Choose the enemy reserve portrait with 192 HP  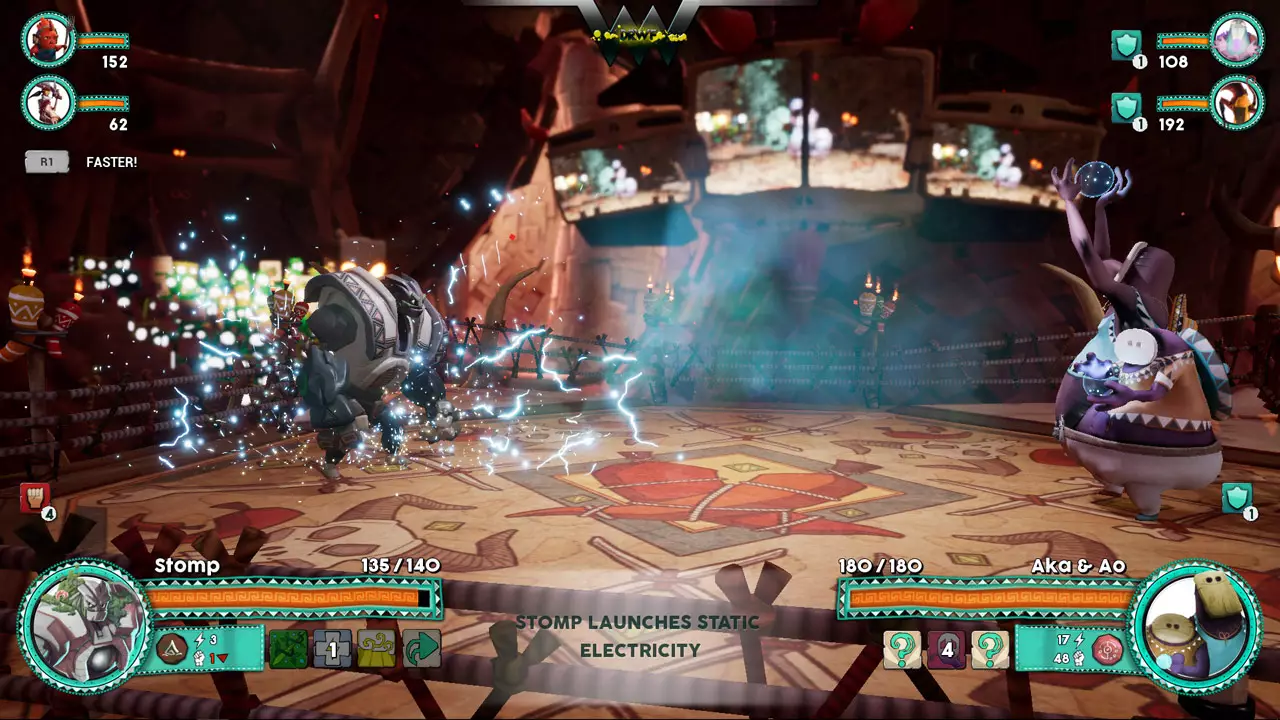coord(1237,102)
